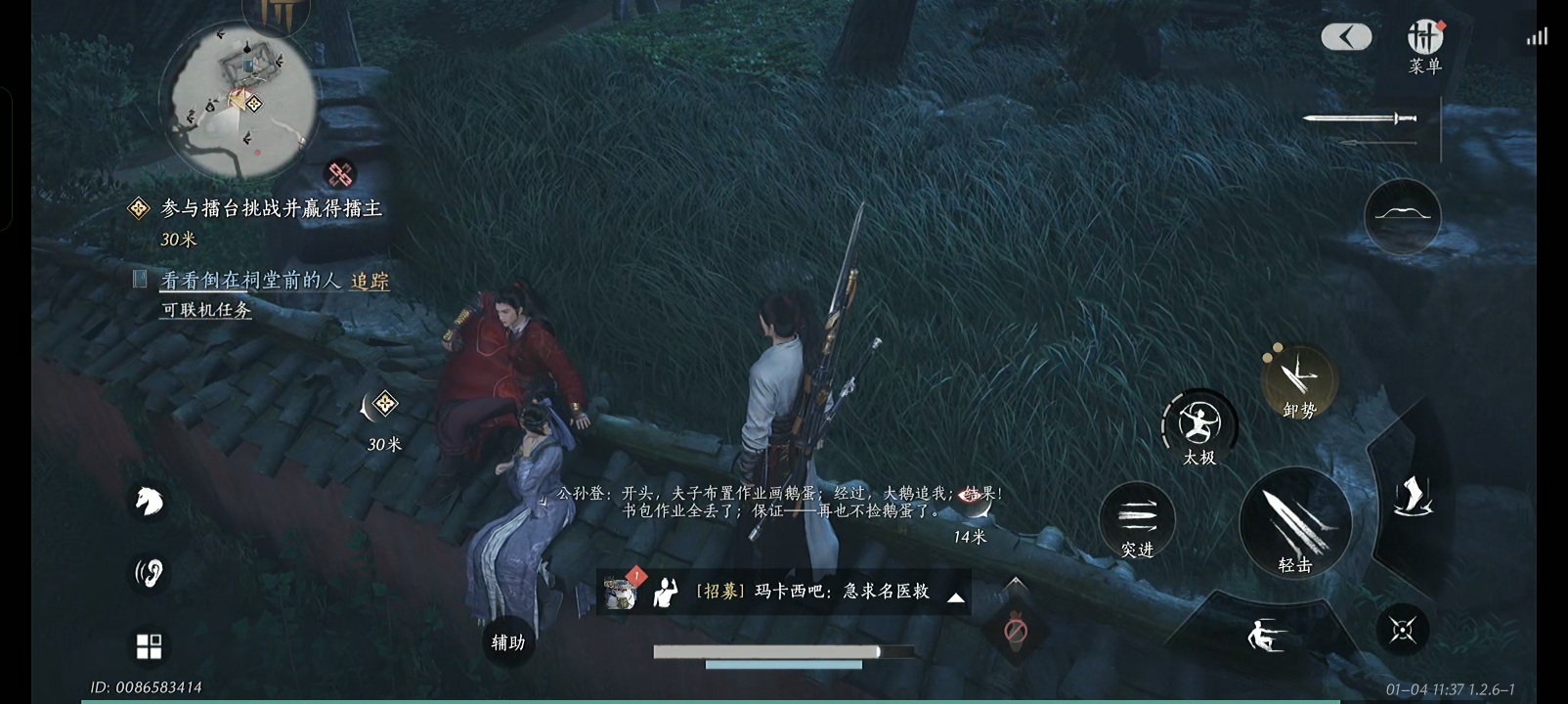Tap the back arrow beside the menu

(x=1346, y=35)
